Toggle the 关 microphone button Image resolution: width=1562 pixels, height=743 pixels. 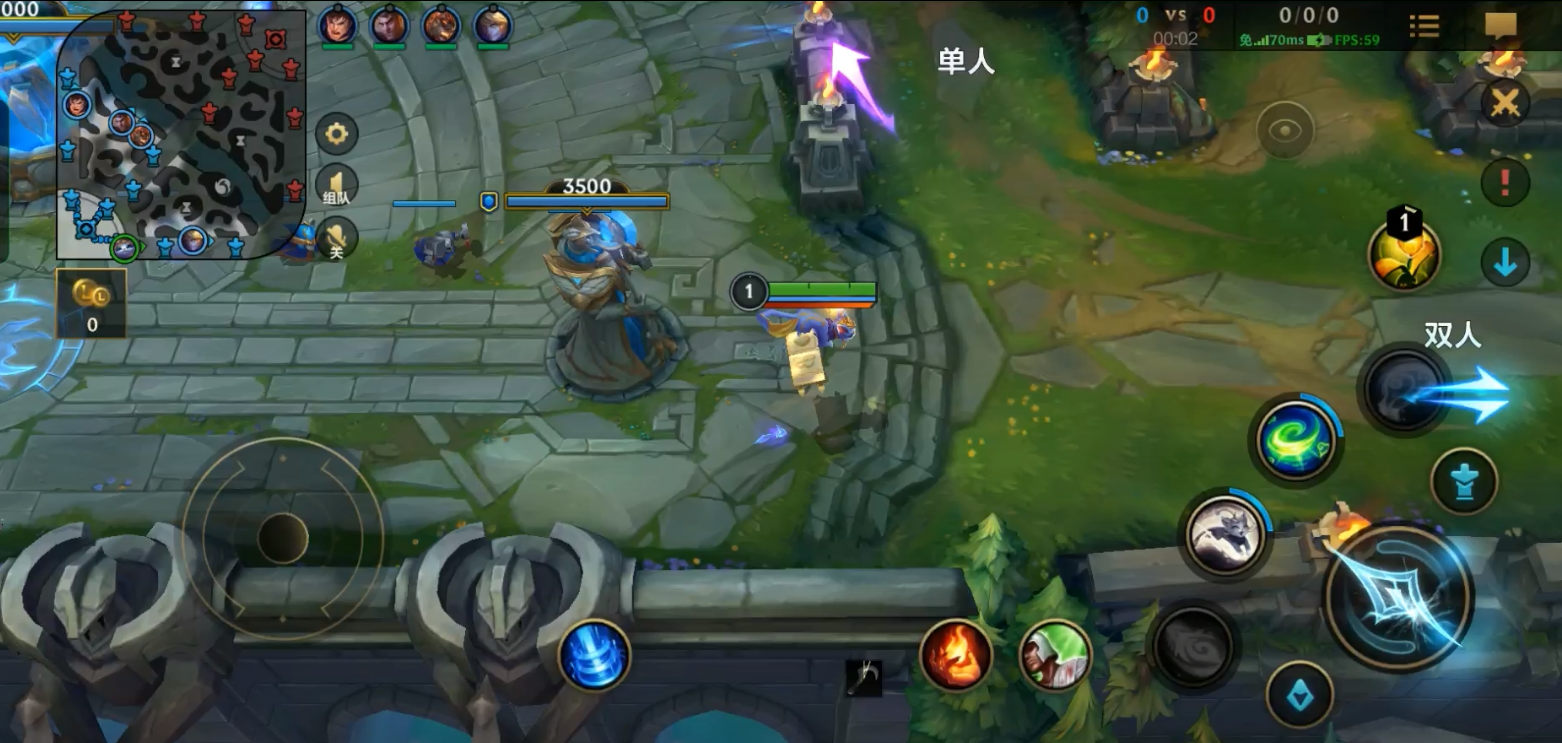point(337,238)
